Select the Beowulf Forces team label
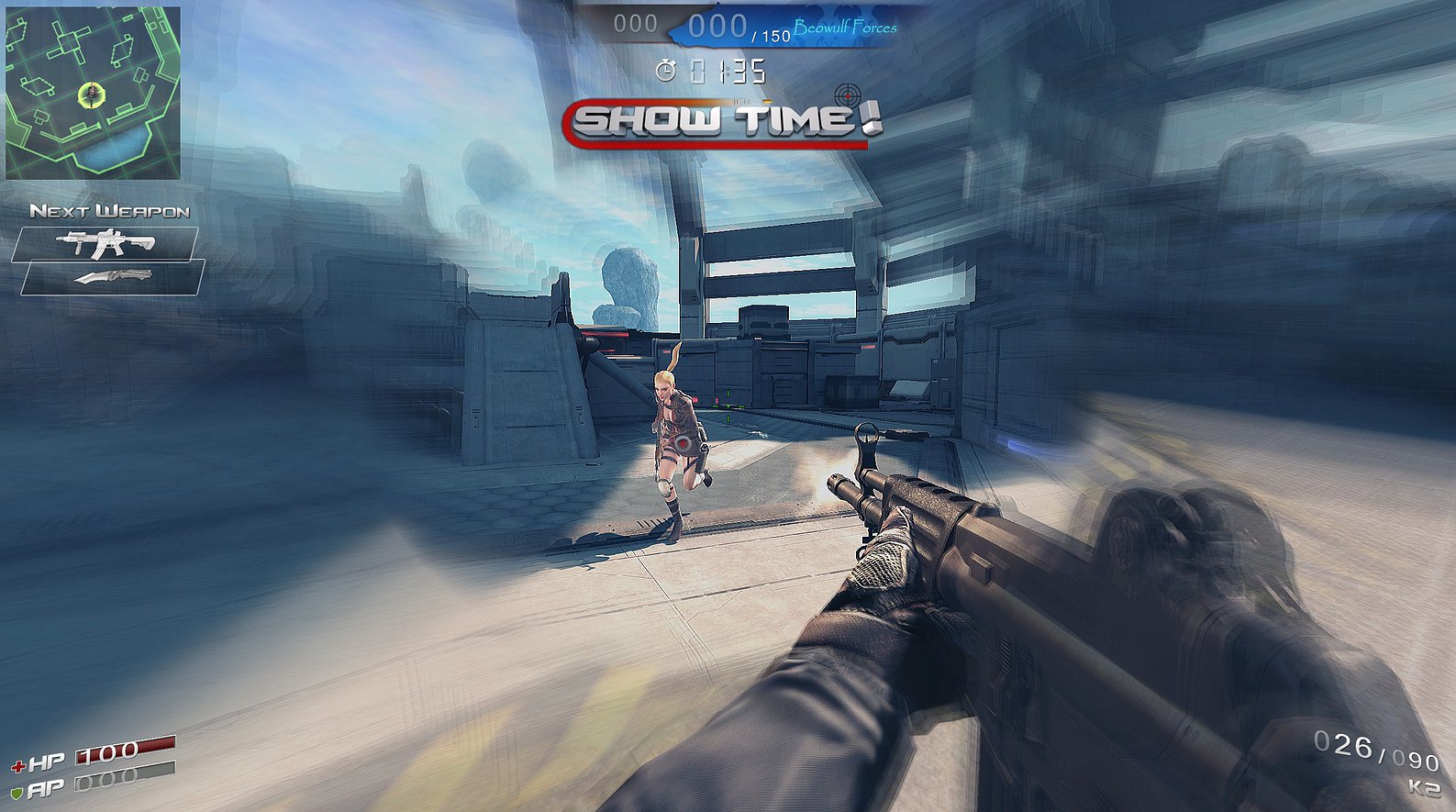 tap(845, 29)
